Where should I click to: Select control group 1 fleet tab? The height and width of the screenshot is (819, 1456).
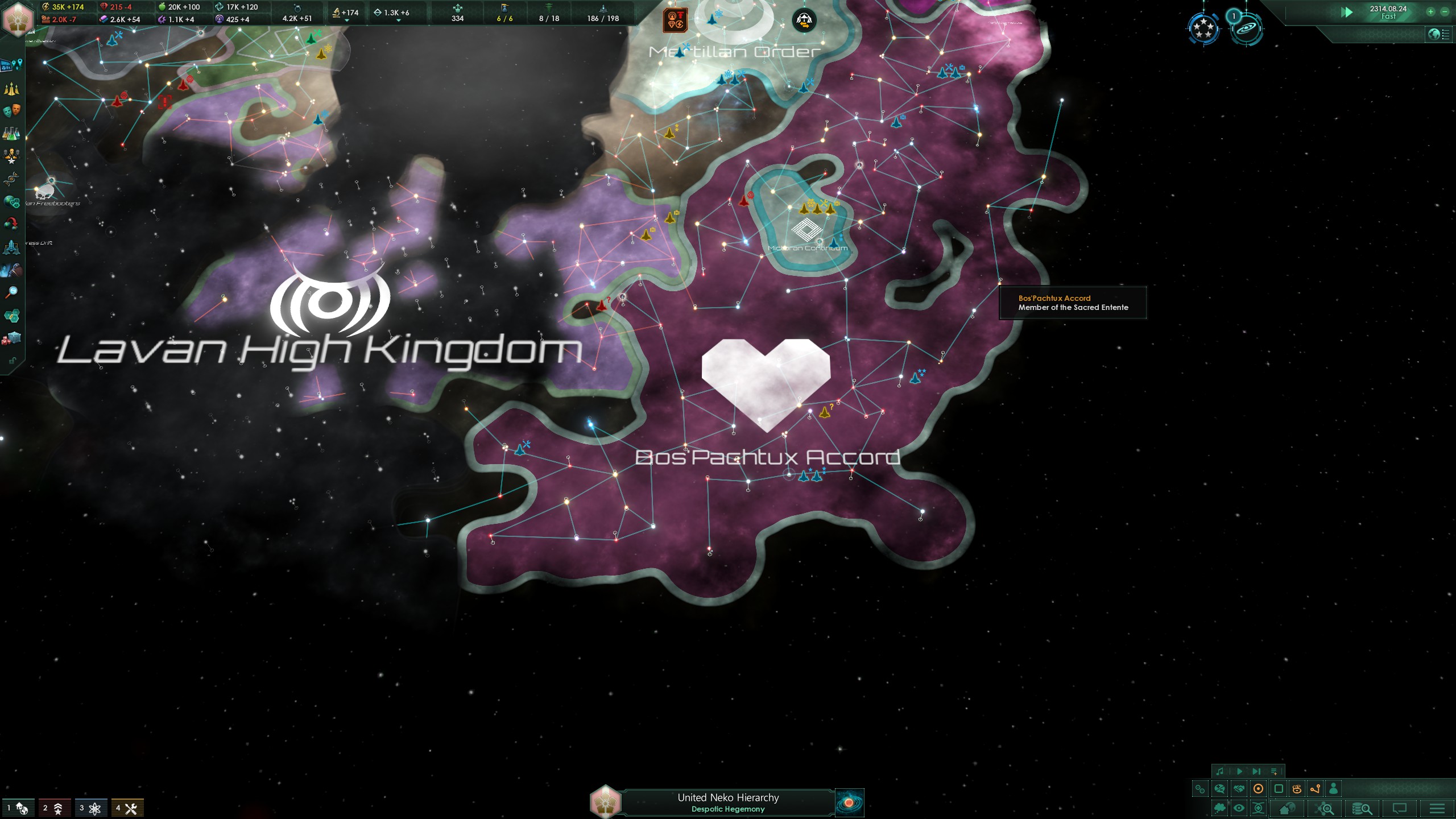tap(17, 808)
